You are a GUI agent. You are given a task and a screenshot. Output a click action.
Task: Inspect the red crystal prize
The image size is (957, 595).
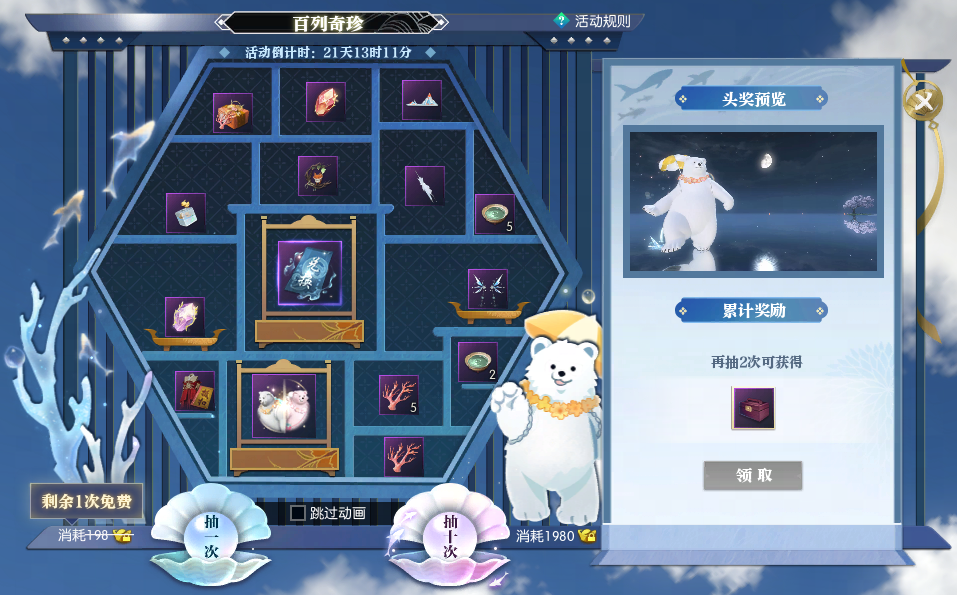(x=326, y=101)
